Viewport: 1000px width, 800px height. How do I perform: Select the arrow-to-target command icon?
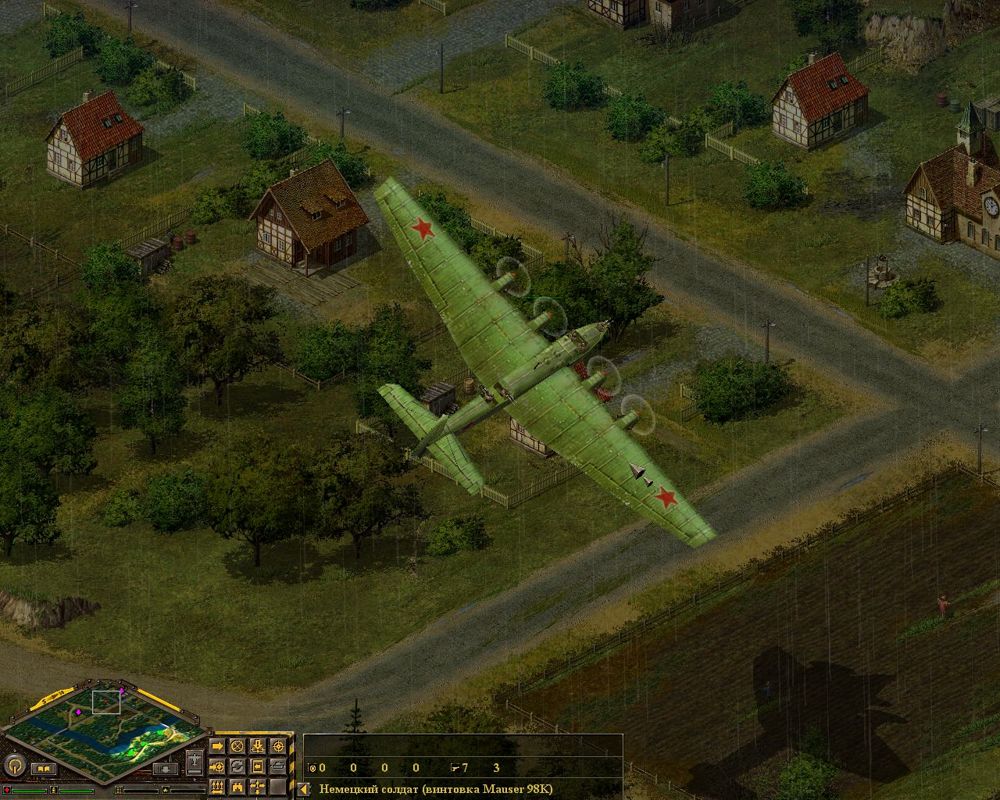point(217,767)
